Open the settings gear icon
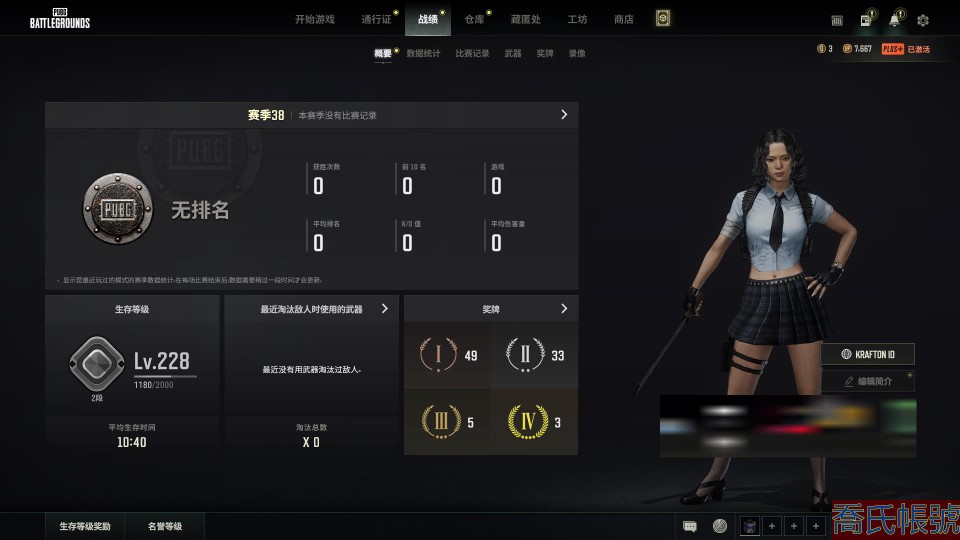Image resolution: width=960 pixels, height=540 pixels. pos(923,20)
